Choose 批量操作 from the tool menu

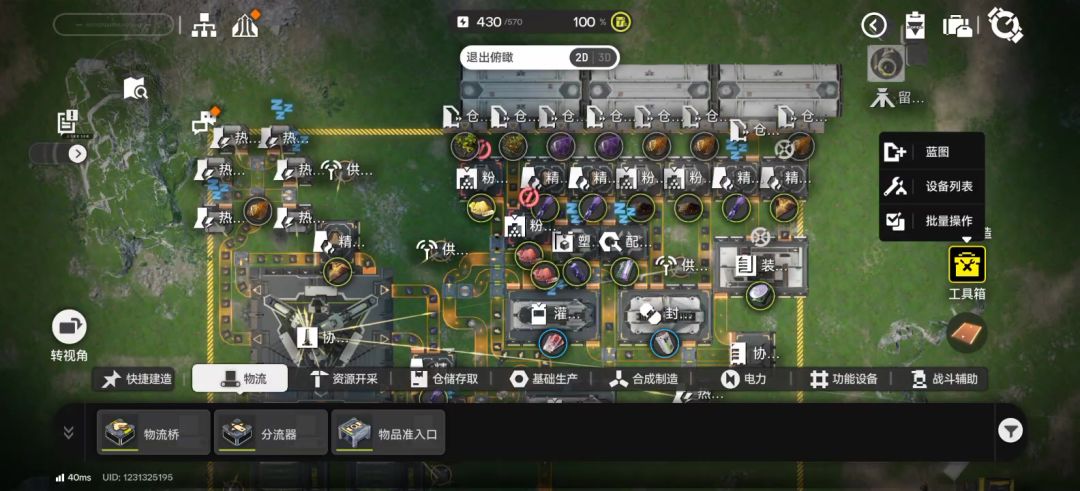click(931, 221)
